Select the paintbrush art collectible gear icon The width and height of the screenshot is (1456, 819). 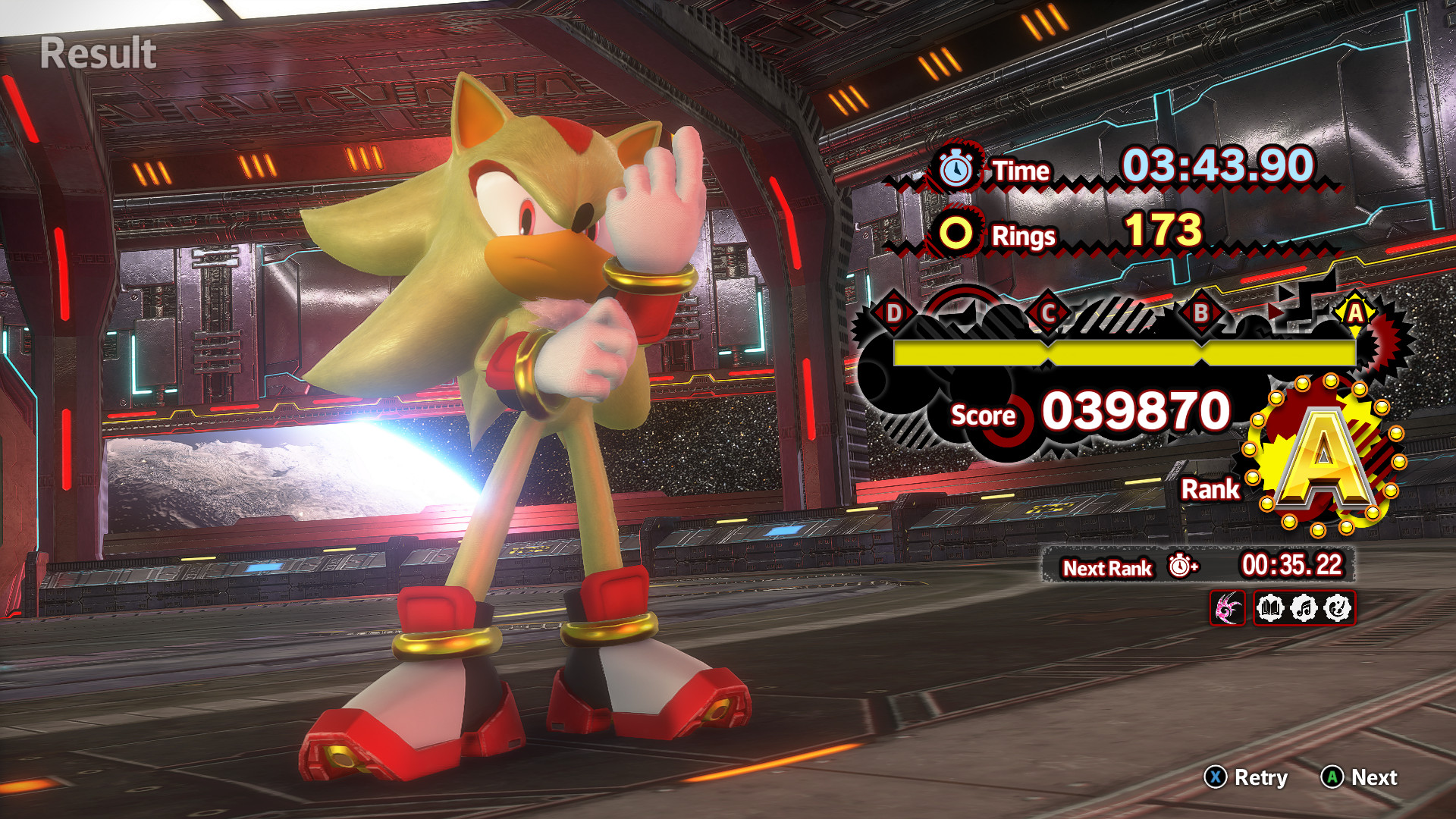(1337, 608)
